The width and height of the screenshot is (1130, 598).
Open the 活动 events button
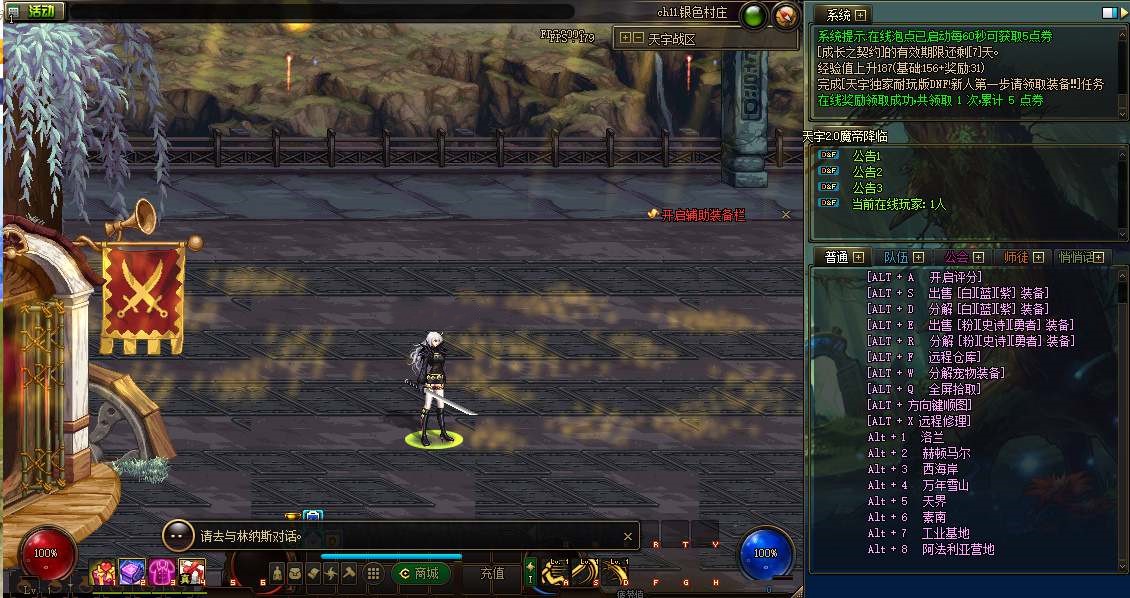tap(39, 11)
